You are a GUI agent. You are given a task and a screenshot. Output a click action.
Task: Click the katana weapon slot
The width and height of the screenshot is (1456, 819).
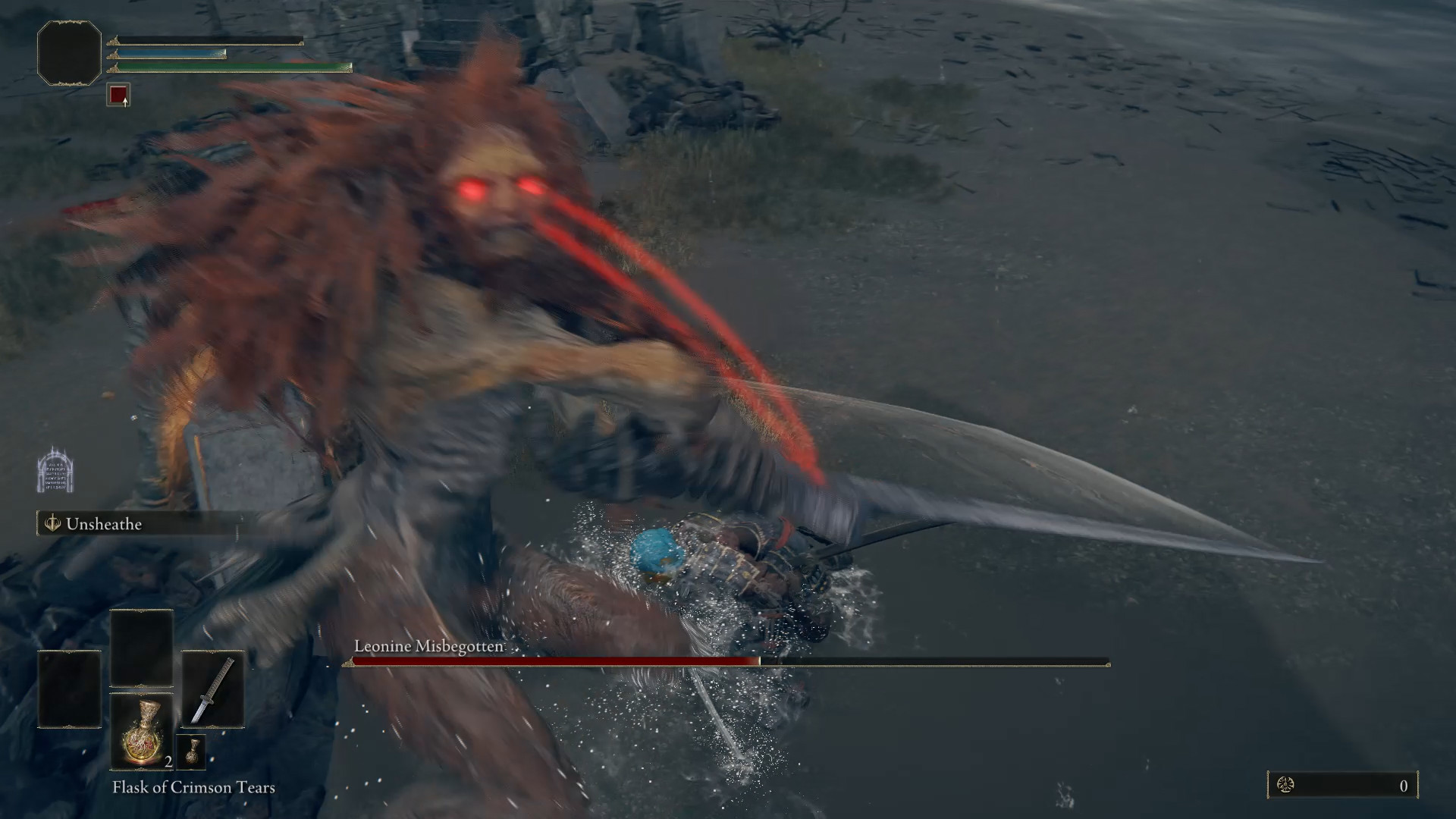[212, 689]
